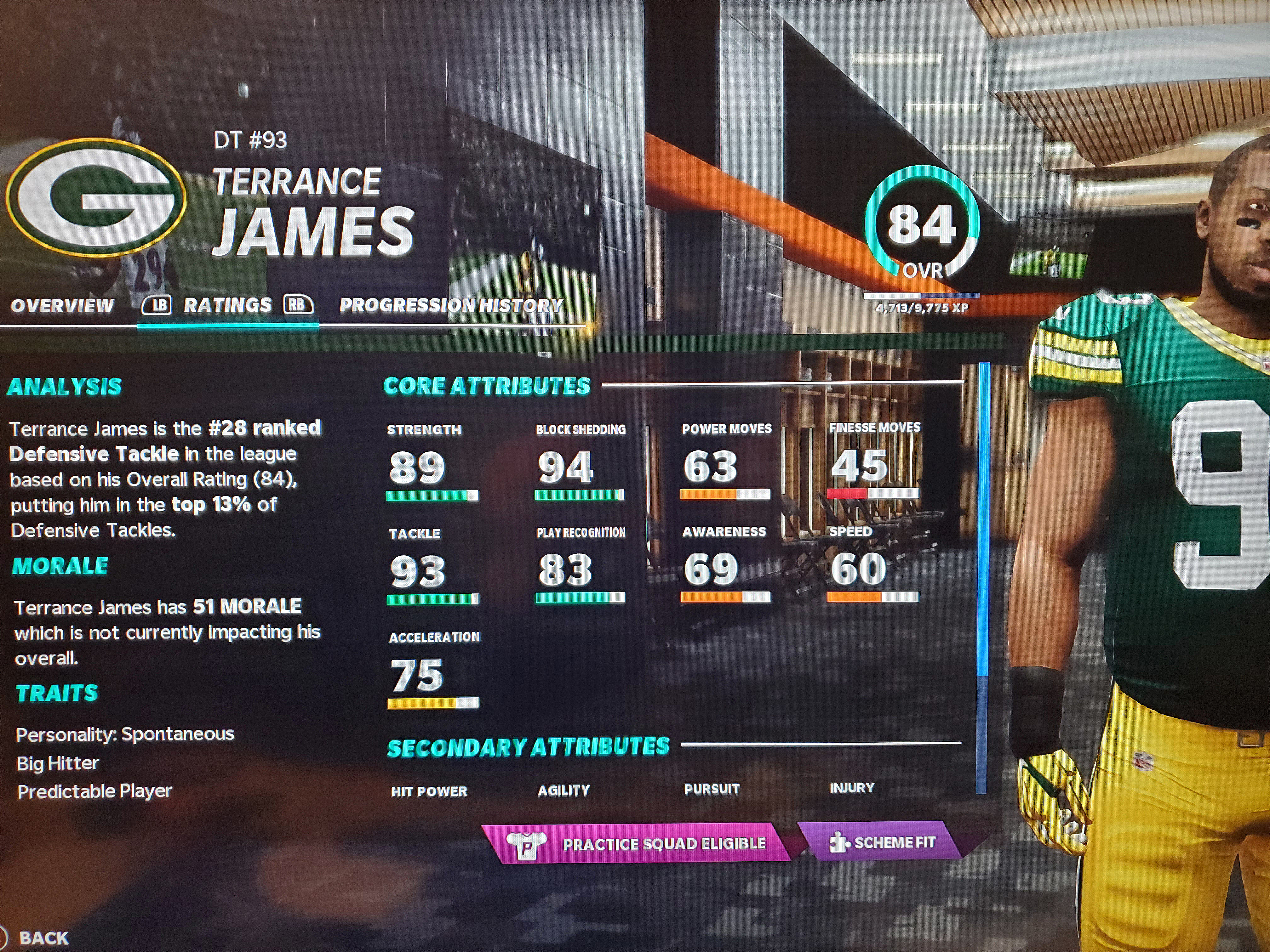The height and width of the screenshot is (952, 1270).
Task: Go back using the Back button
Action: (44, 938)
